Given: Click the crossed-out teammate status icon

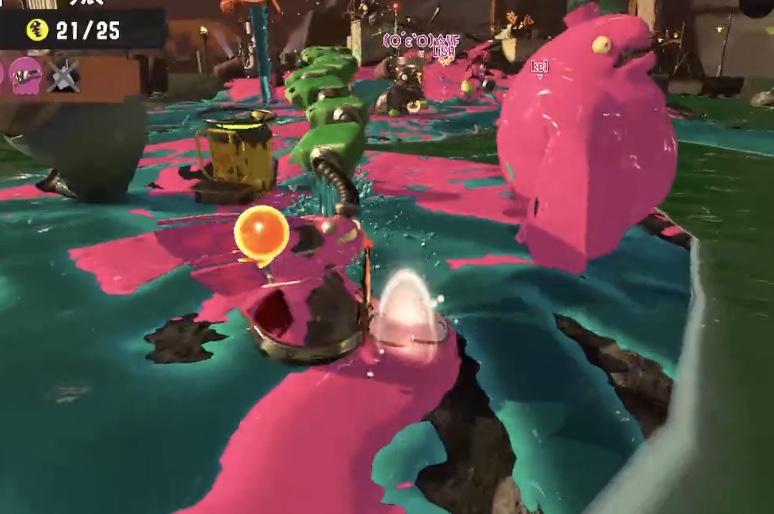Looking at the screenshot, I should 64,75.
